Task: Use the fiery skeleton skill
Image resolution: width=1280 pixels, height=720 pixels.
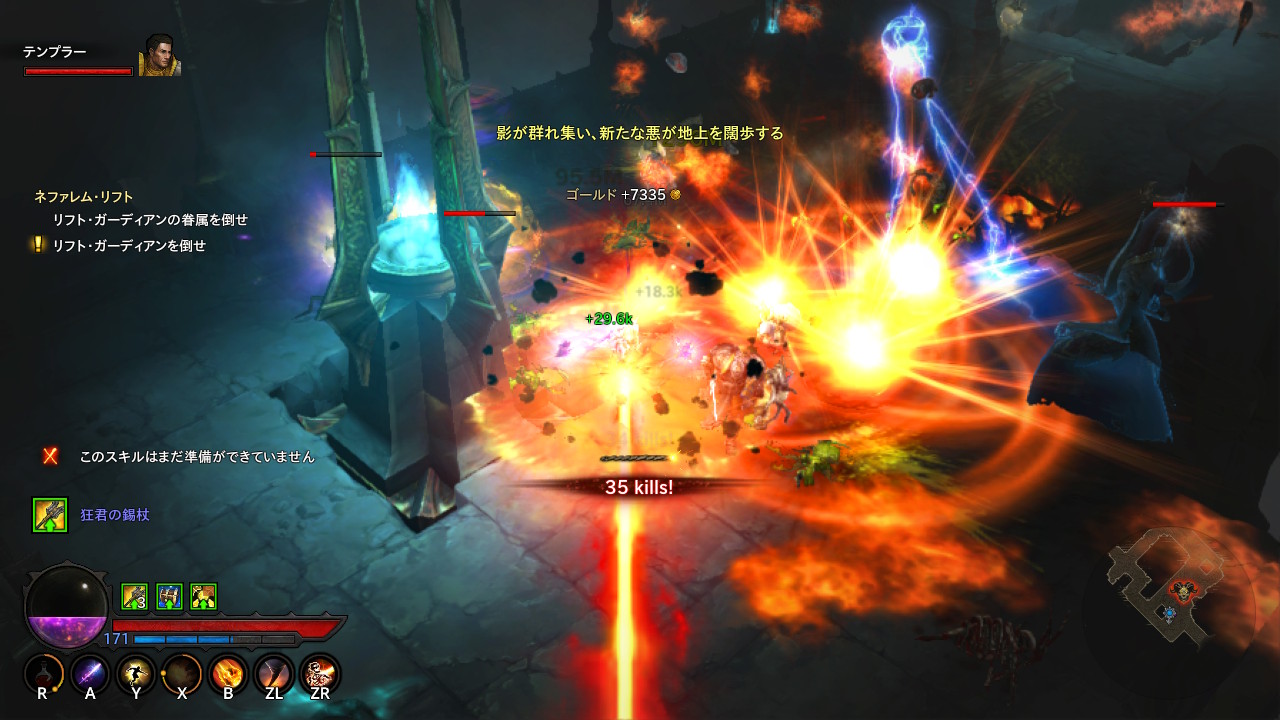Action: pos(320,674)
